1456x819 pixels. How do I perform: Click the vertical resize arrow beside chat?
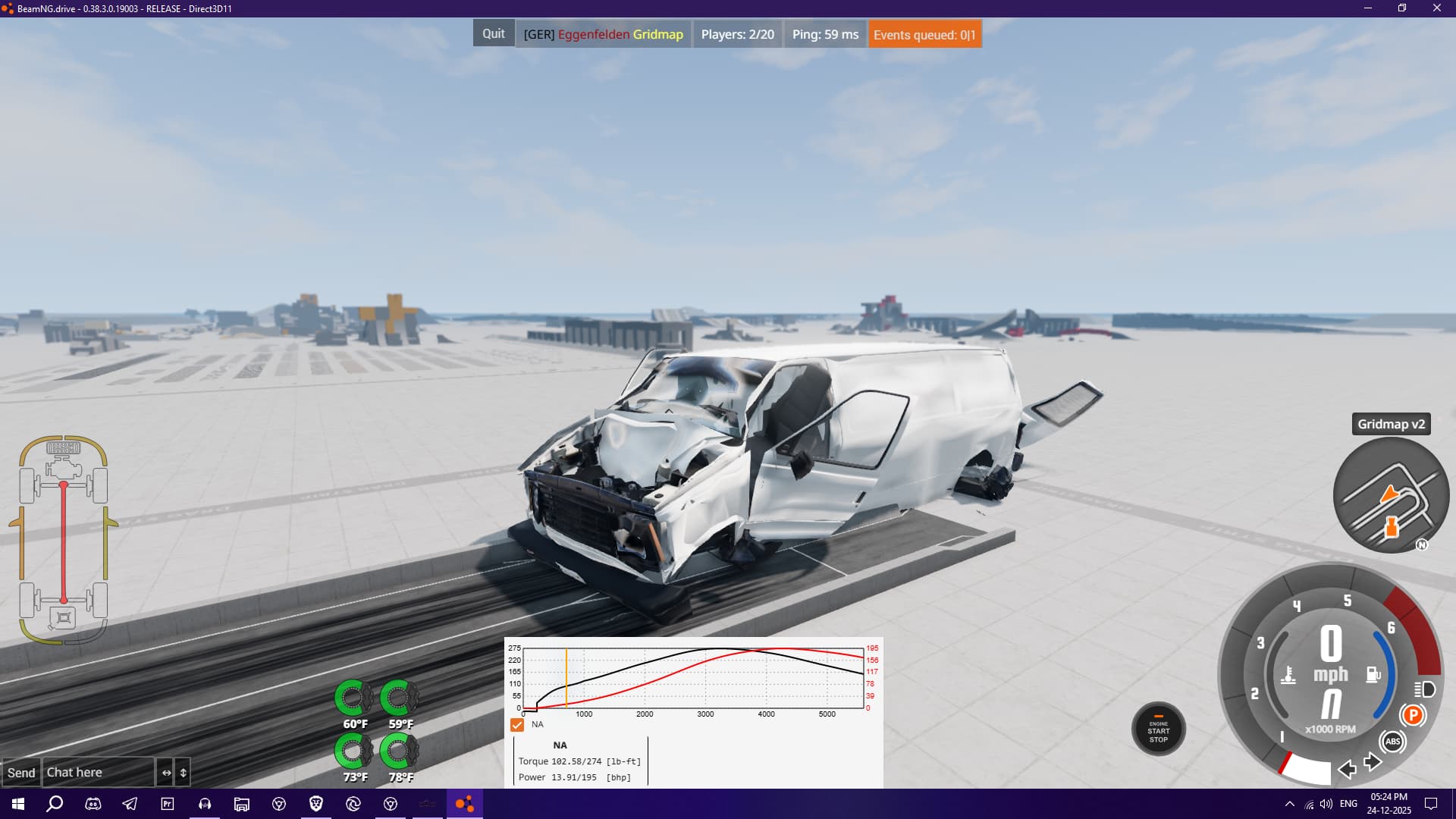click(x=183, y=773)
